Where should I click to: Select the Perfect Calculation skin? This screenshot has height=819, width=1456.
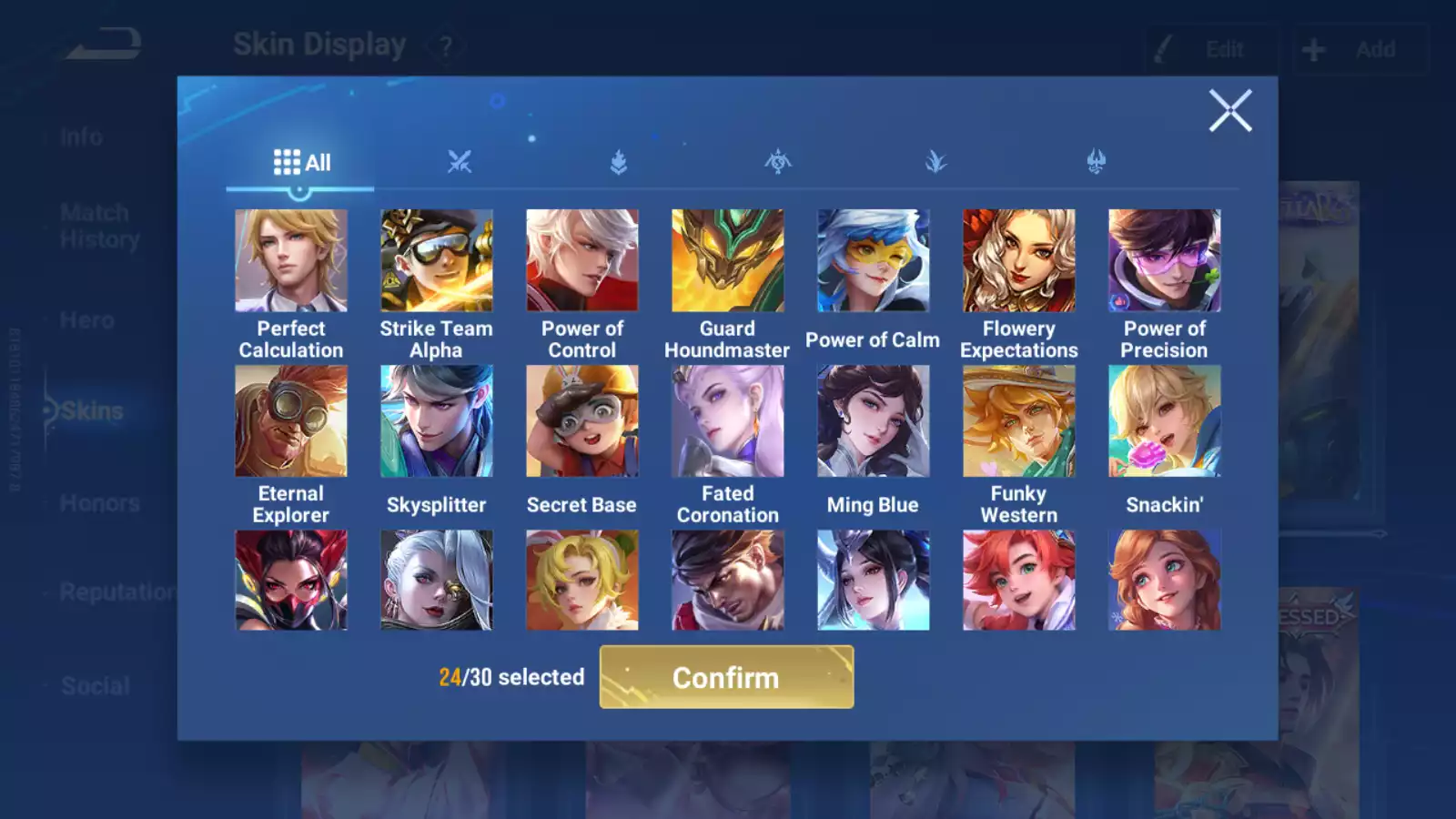[x=291, y=261]
